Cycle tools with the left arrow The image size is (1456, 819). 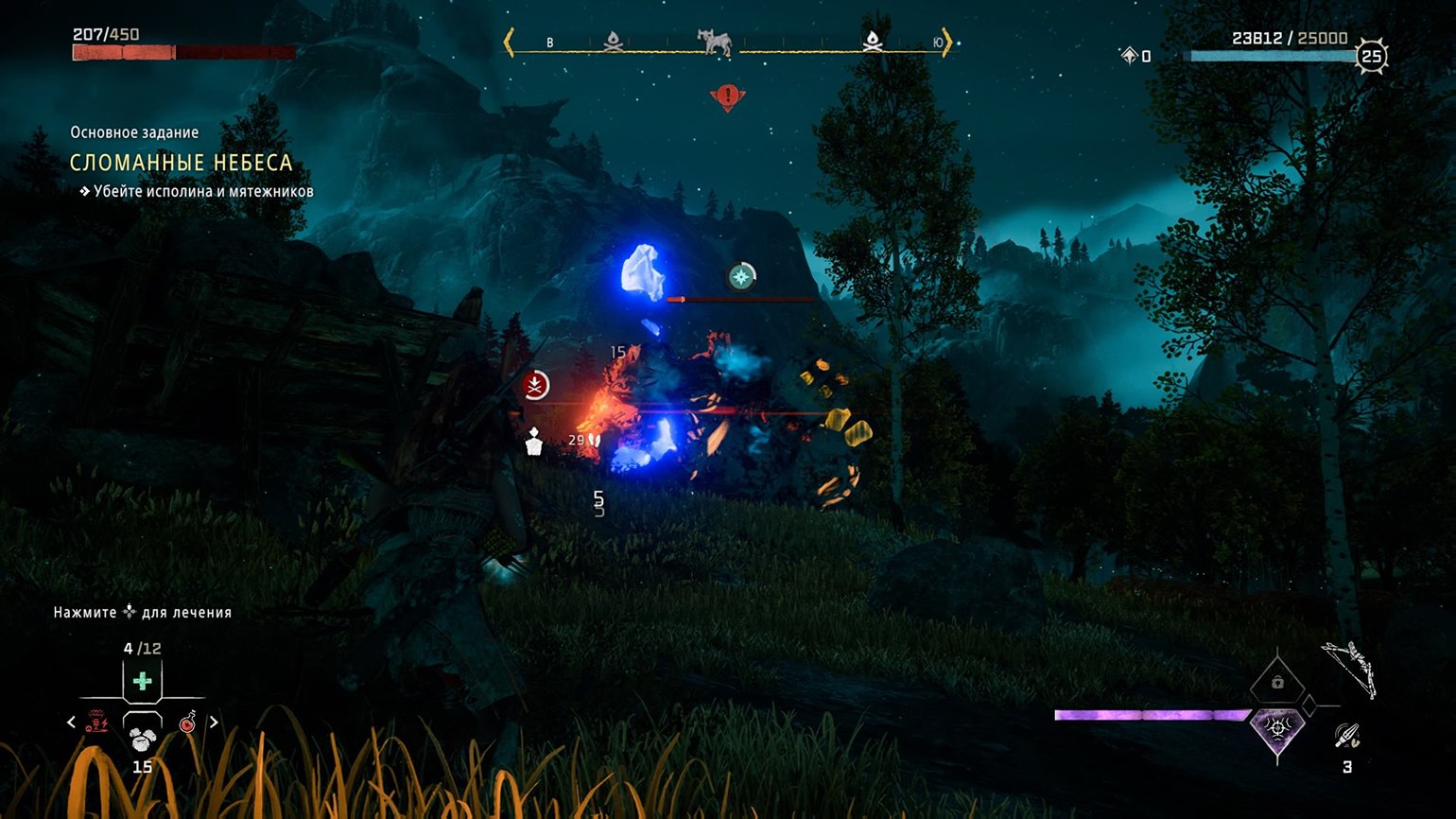[71, 723]
